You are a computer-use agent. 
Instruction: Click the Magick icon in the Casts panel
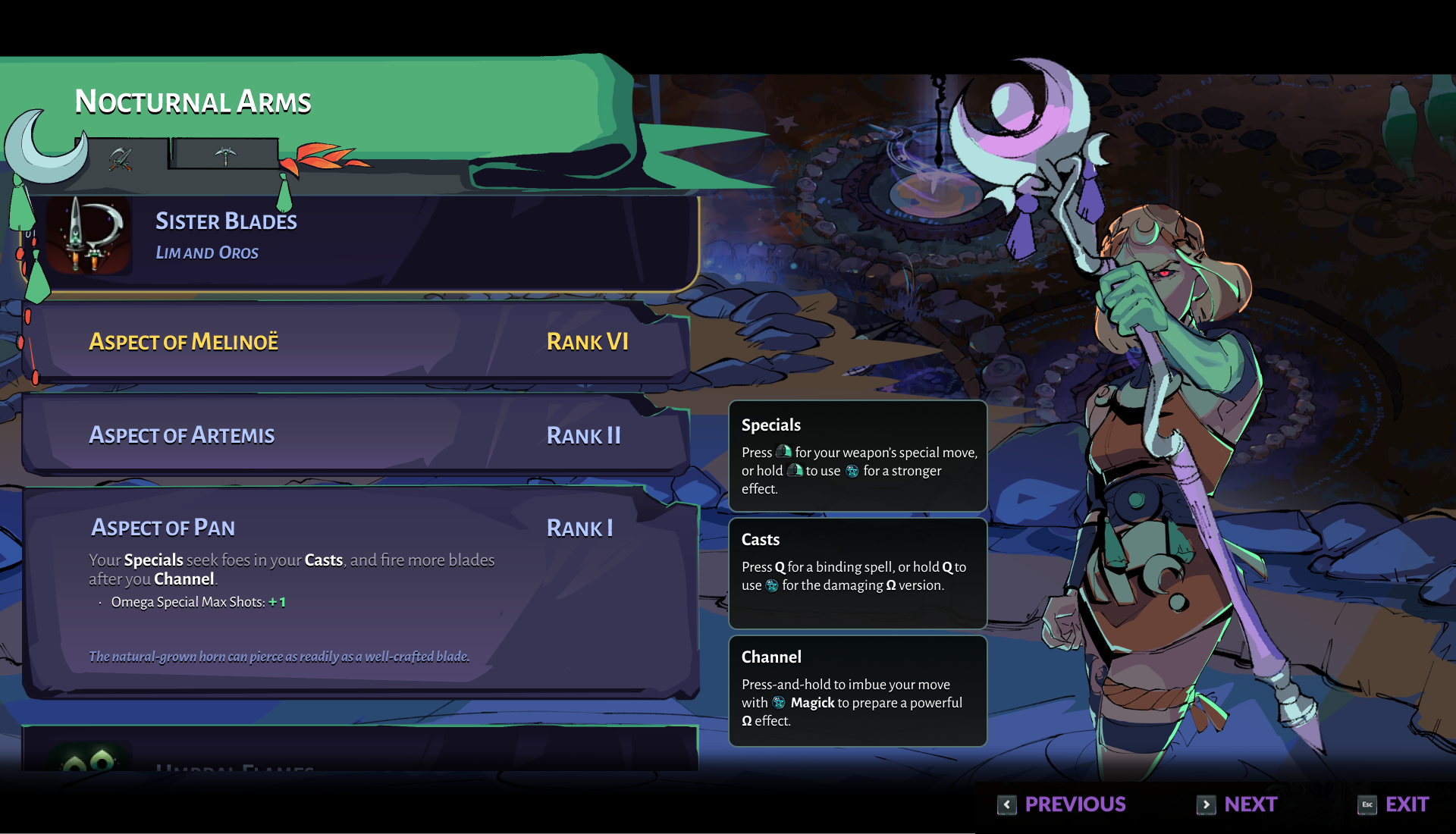pyautogui.click(x=770, y=585)
